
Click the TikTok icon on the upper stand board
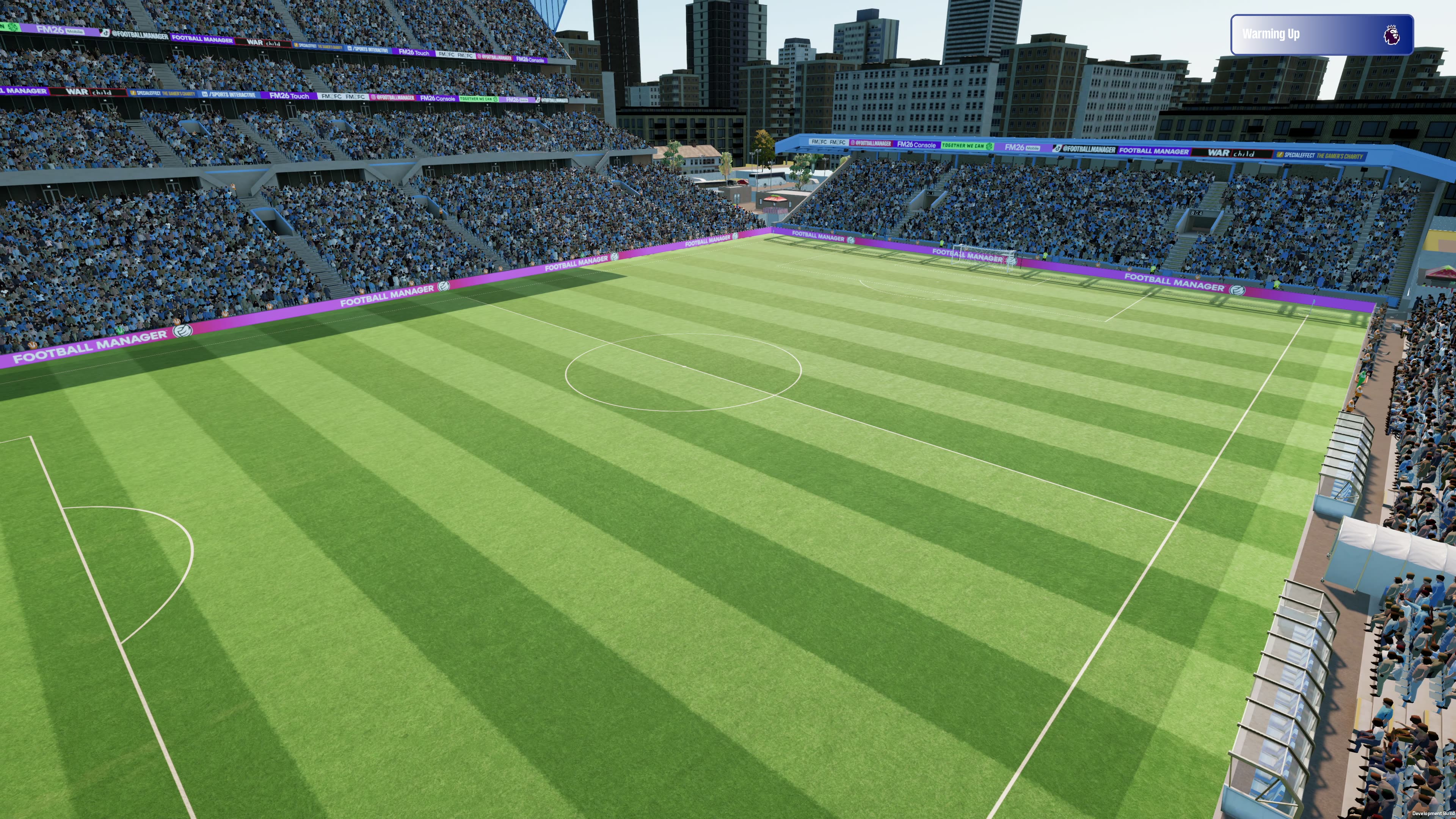[x=105, y=32]
